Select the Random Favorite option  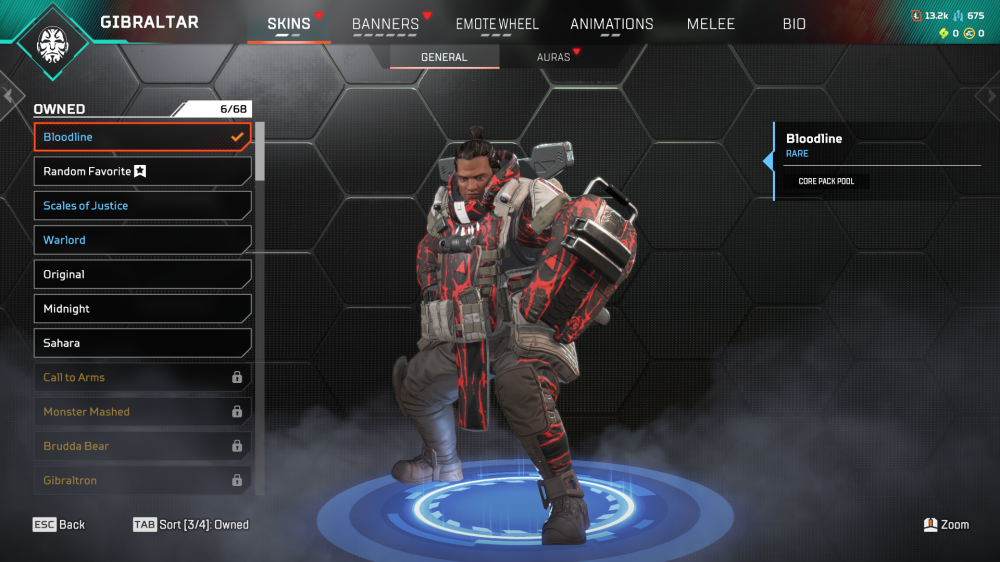point(142,171)
